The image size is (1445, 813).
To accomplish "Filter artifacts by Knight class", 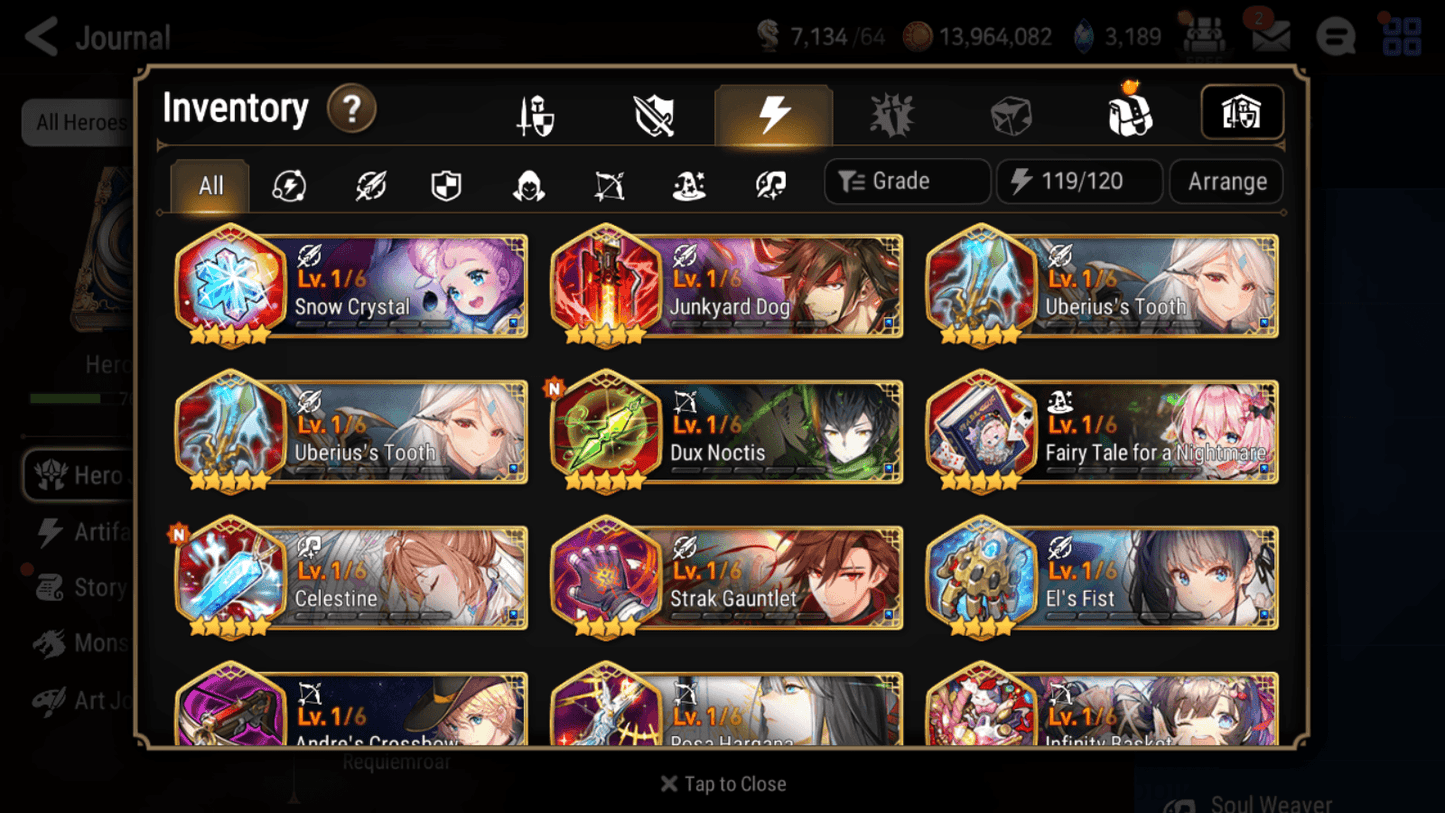I will point(446,182).
